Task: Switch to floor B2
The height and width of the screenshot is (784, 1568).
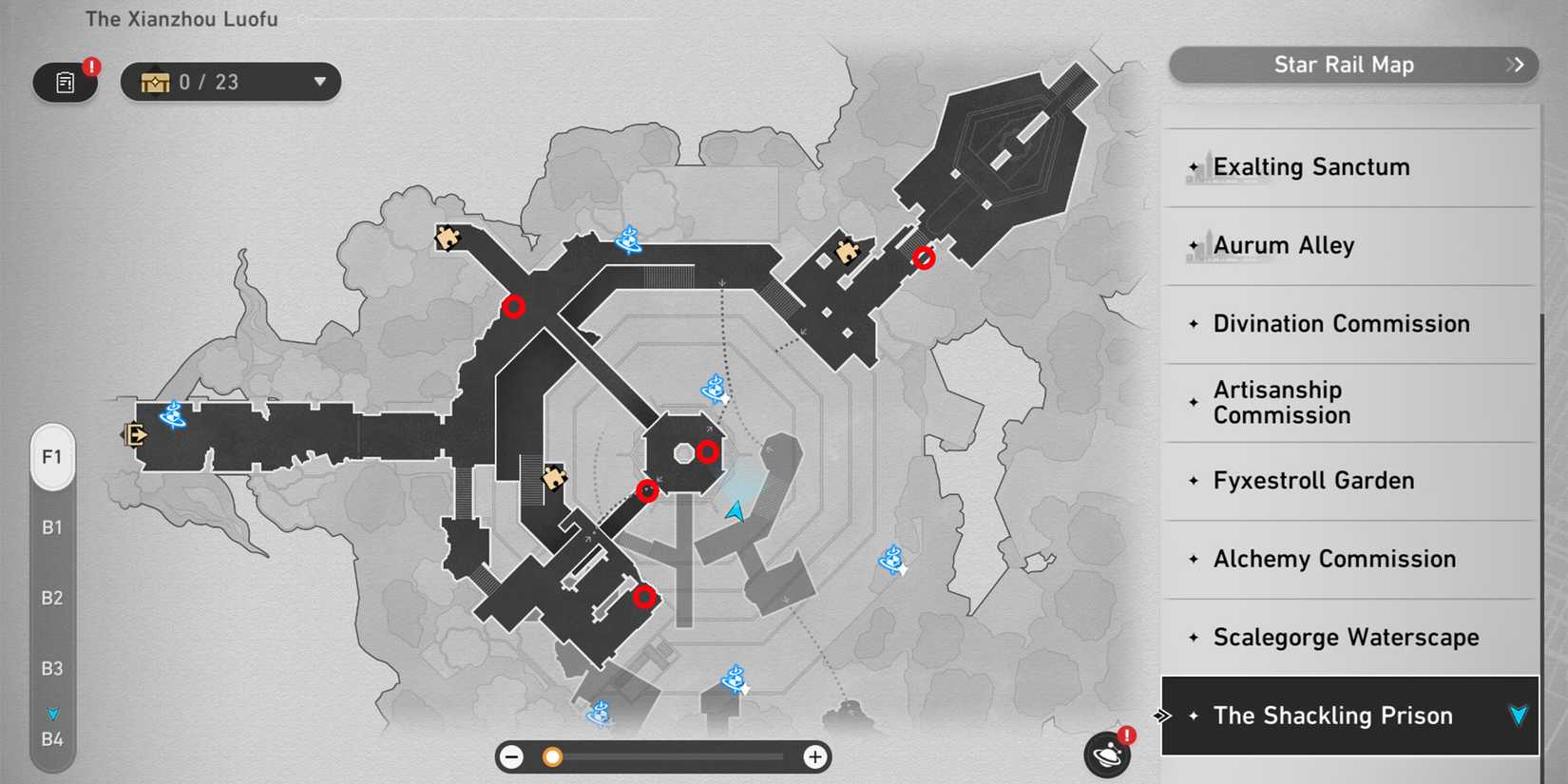Action: 52,598
